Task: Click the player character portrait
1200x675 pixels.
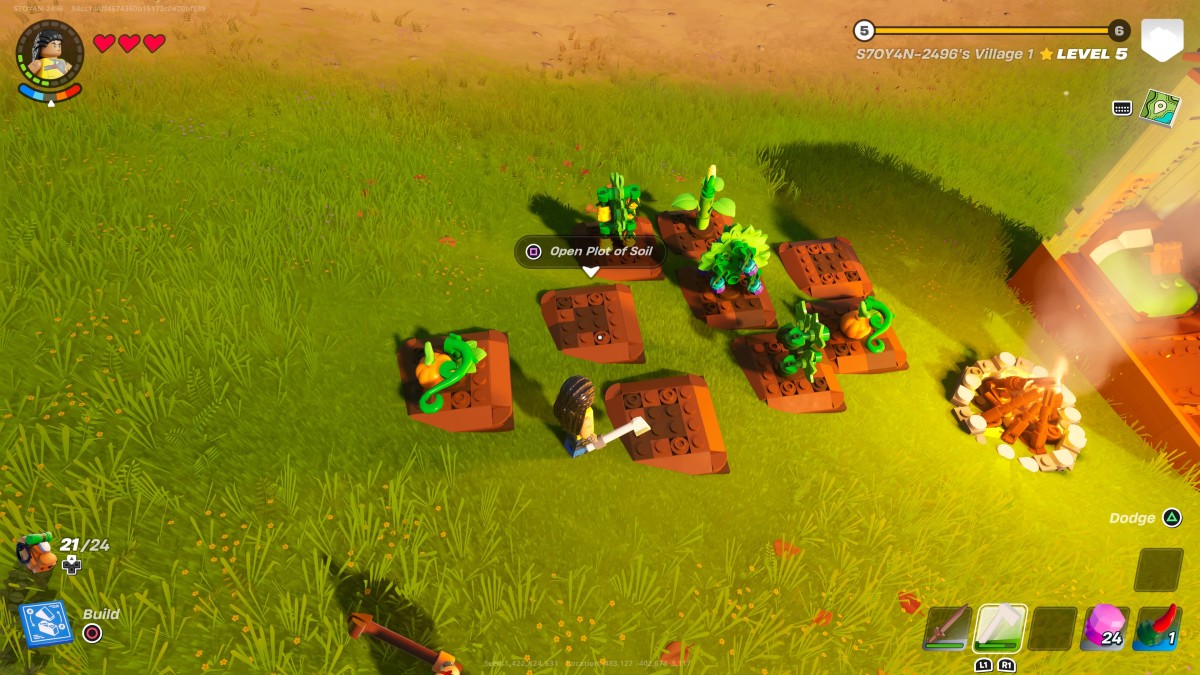Action: coord(50,55)
